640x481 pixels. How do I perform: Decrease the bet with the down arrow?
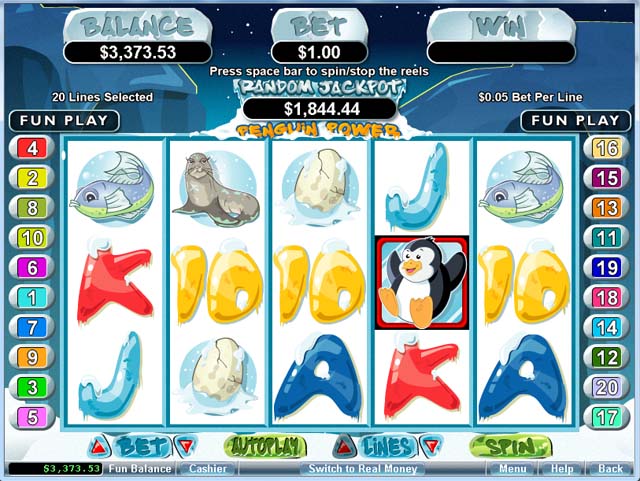[183, 446]
